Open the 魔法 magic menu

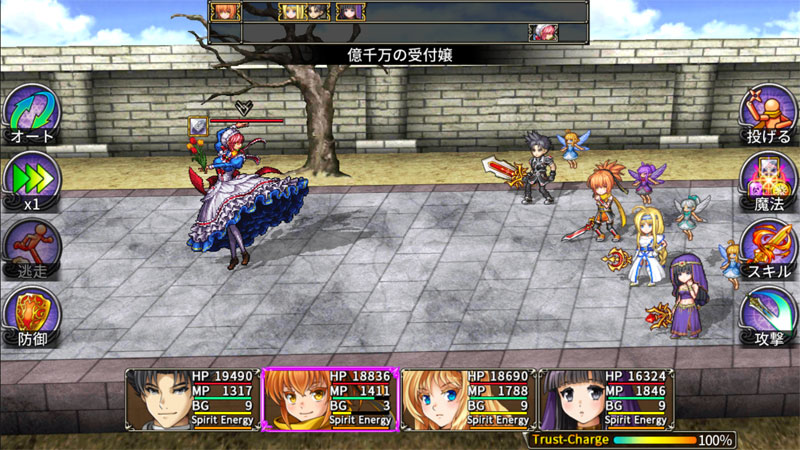767,179
